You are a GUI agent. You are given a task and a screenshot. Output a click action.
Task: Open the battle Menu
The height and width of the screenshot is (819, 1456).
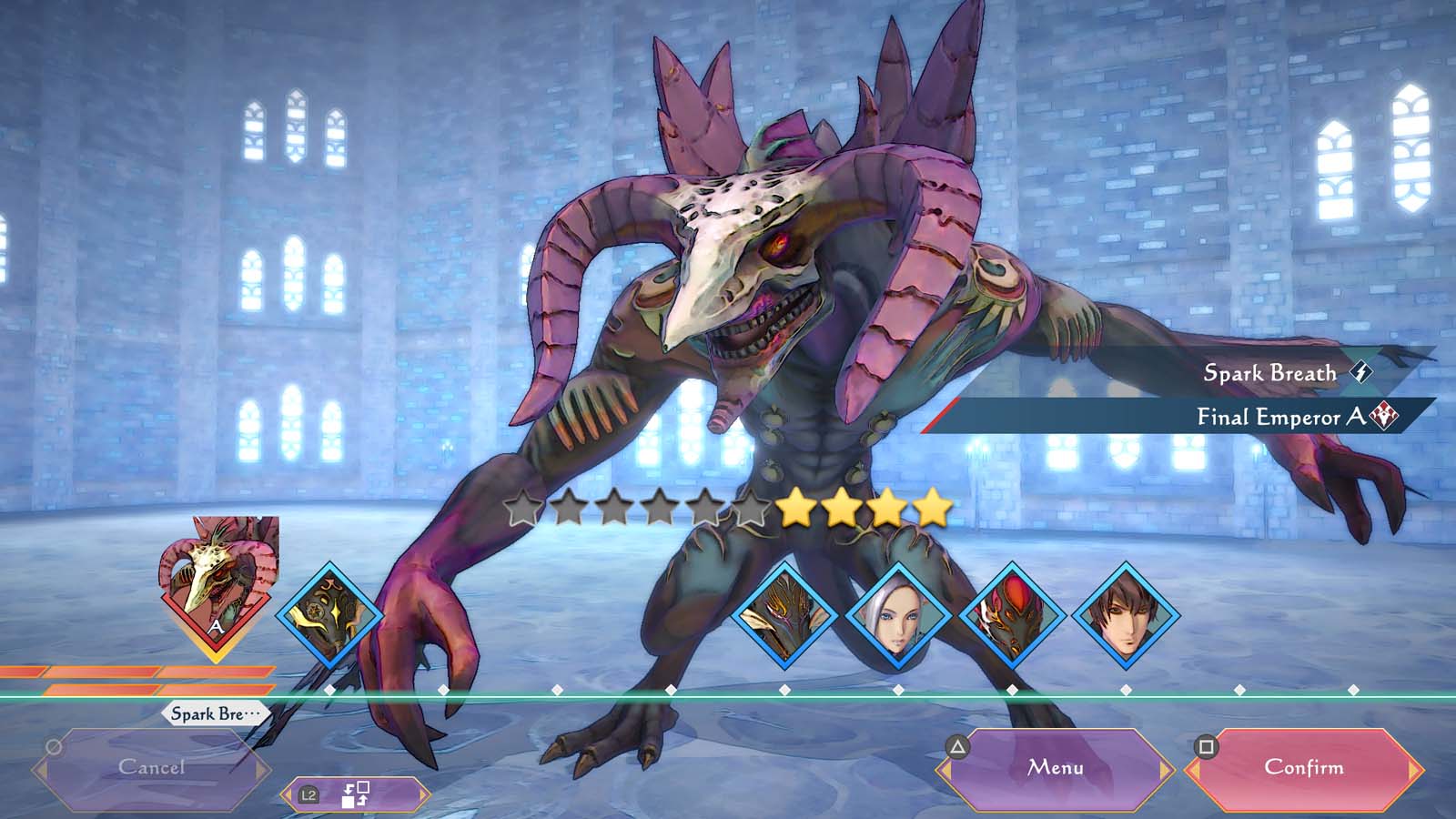coord(1056,768)
